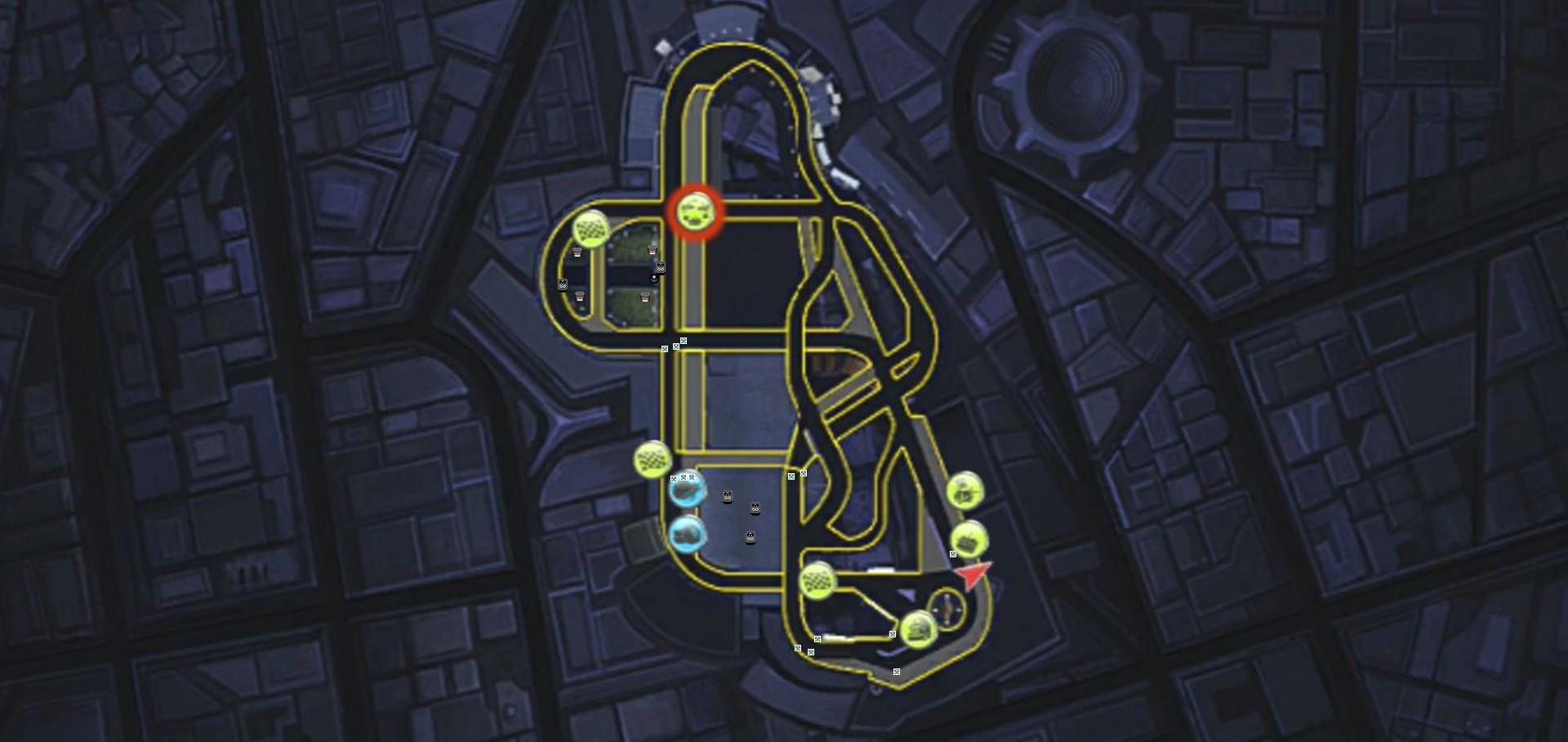Click the enemy face icon beside the 8-ball
1568x742 pixels.
(x=660, y=268)
